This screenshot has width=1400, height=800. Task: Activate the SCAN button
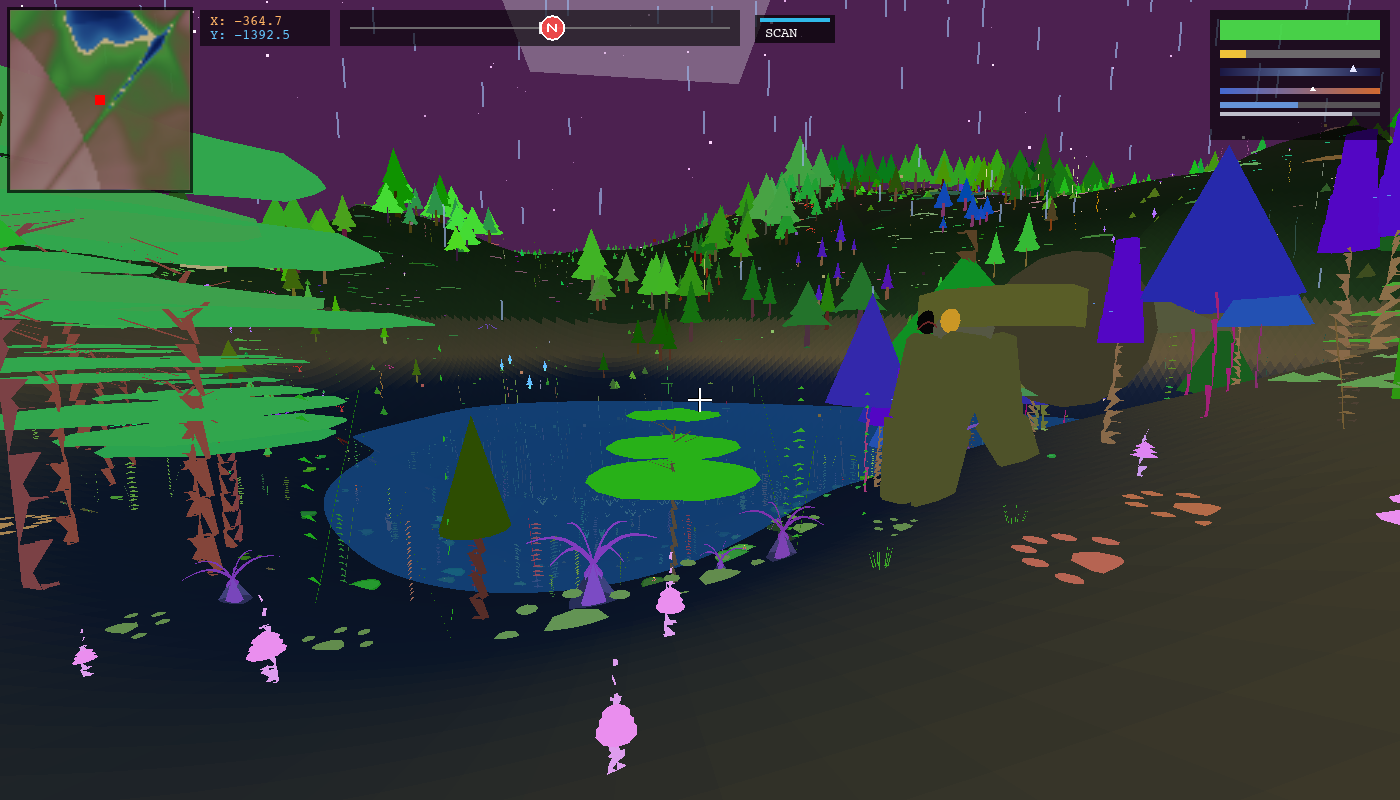click(794, 30)
